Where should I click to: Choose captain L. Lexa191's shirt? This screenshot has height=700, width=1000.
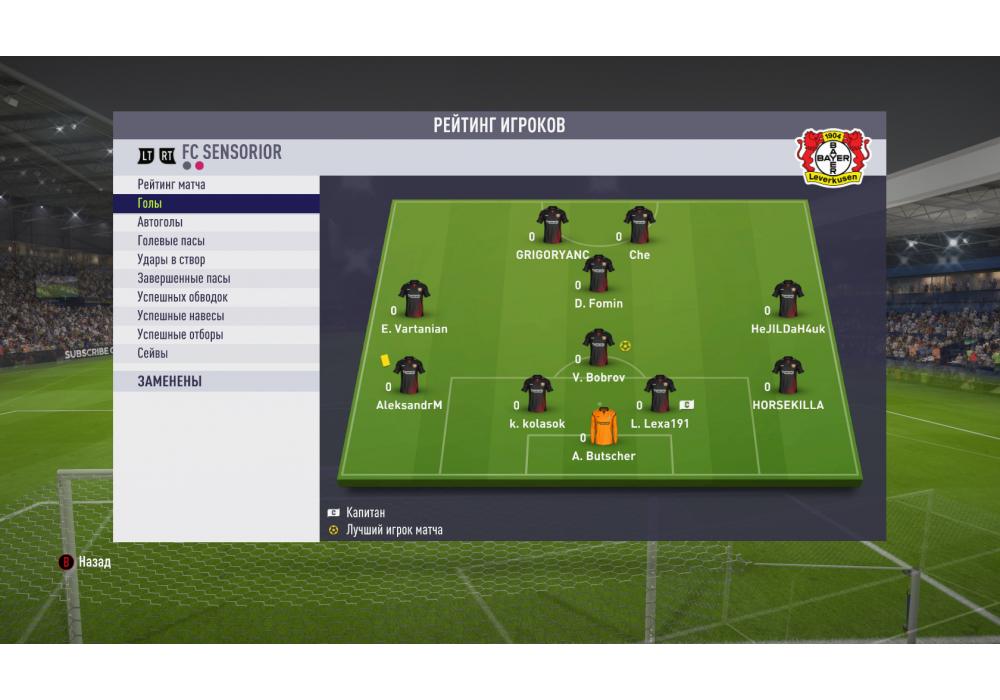click(x=660, y=394)
